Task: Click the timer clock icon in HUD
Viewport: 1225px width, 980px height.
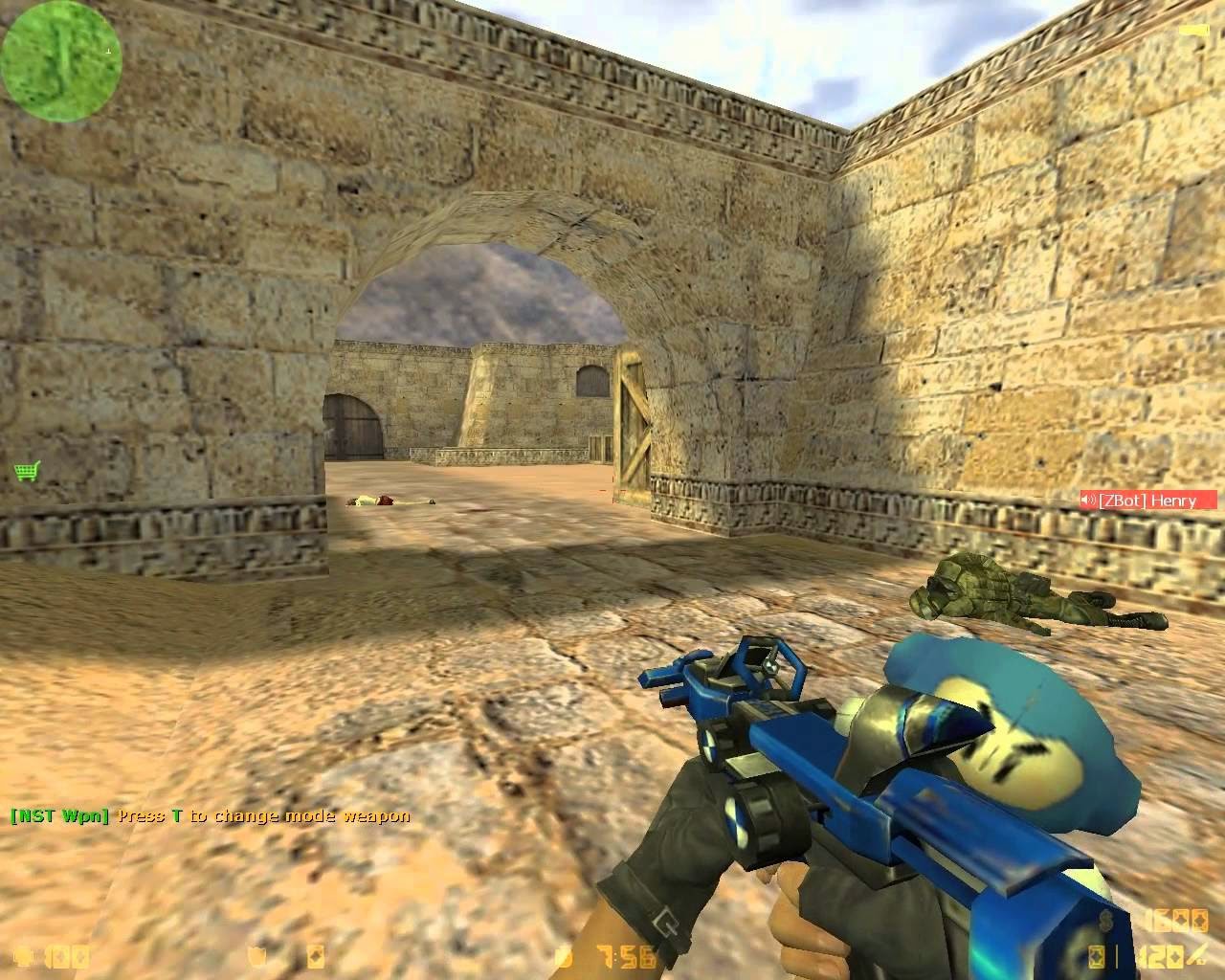Action: 565,956
